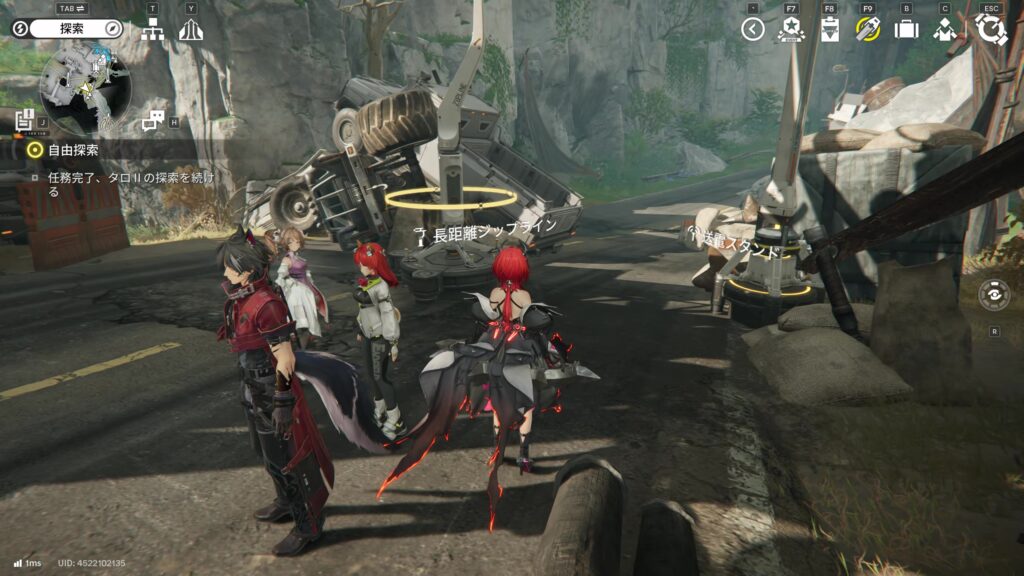1024x576 pixels.
Task: Open the mission log document icon
Action: tap(25, 121)
